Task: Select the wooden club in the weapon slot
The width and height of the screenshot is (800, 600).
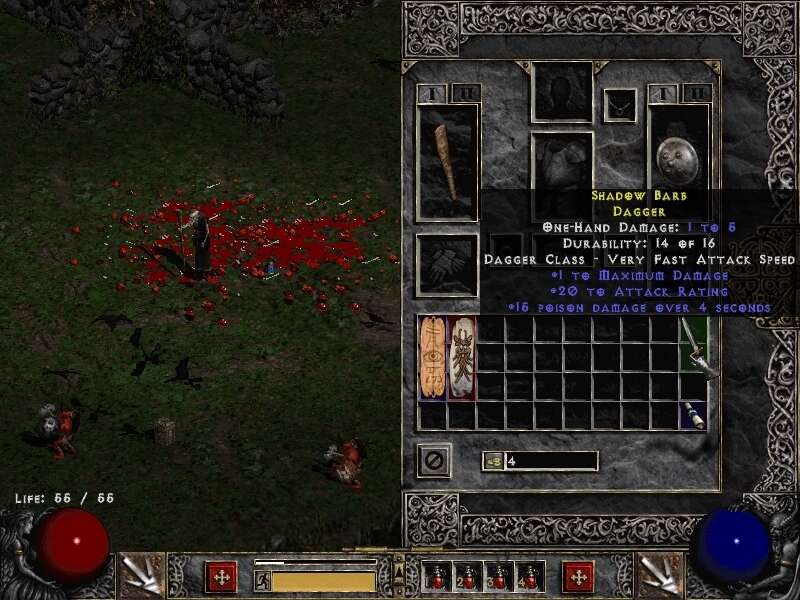Action: pos(447,162)
